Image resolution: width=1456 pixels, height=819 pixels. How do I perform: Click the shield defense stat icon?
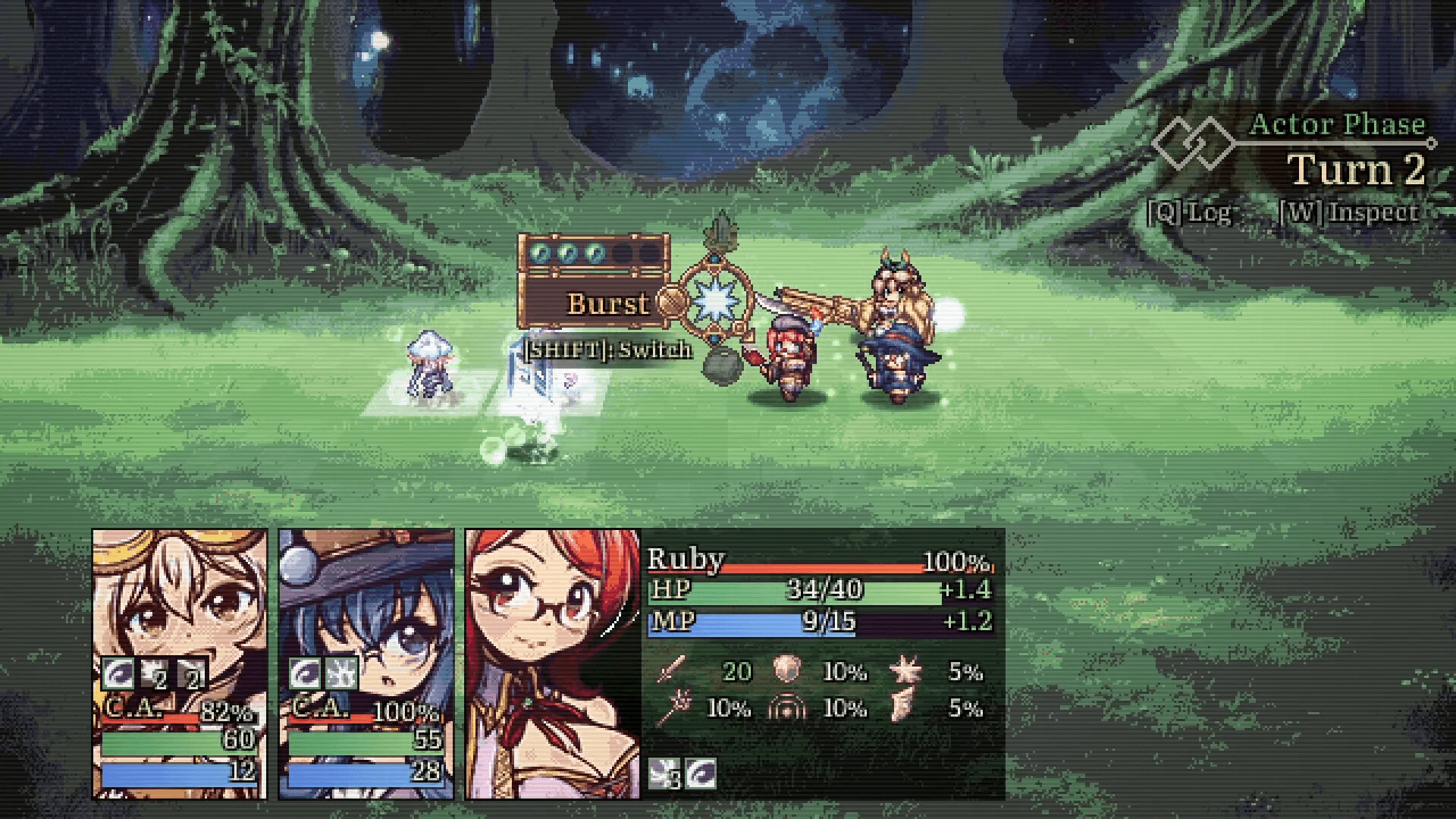[x=789, y=671]
